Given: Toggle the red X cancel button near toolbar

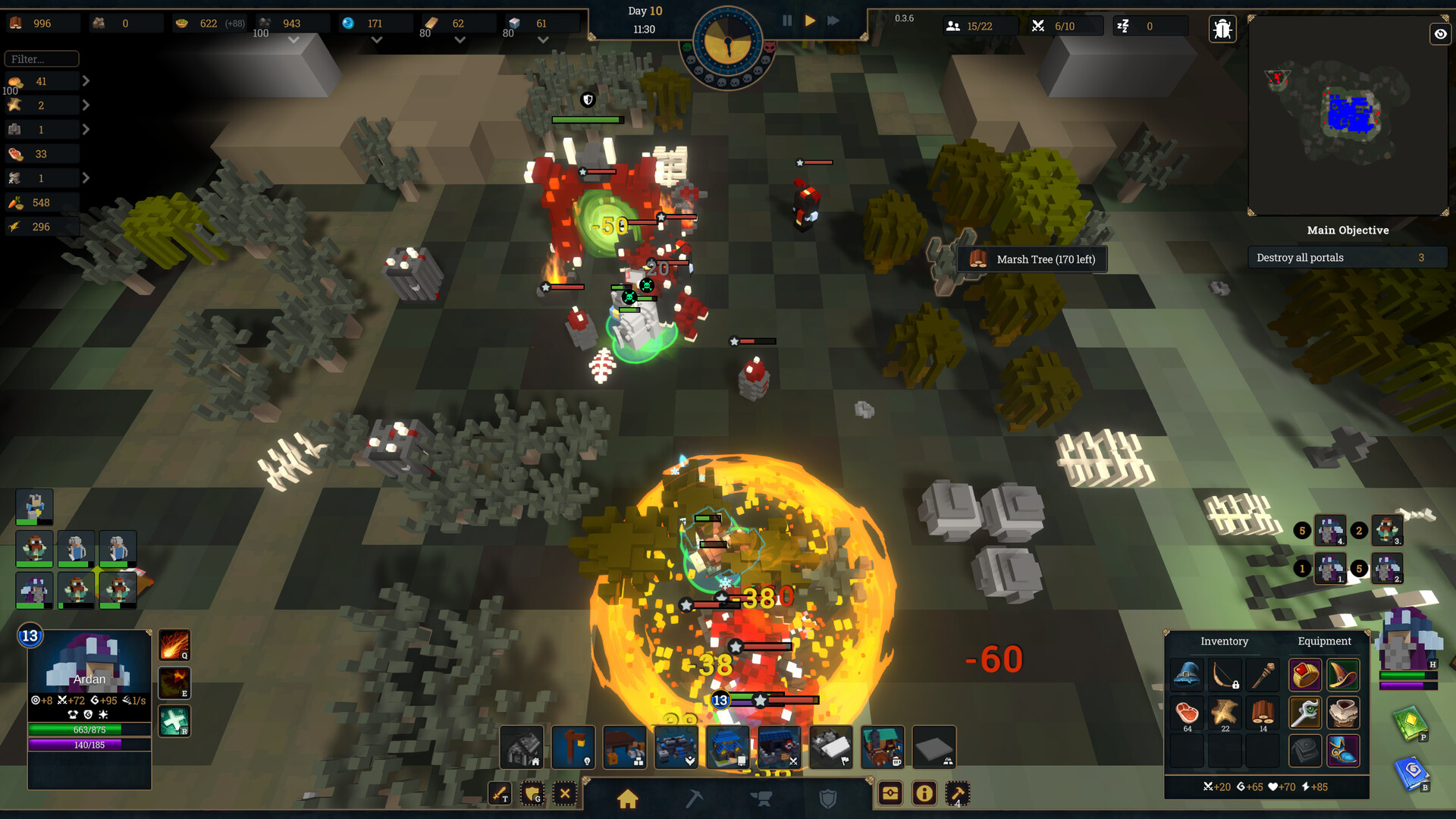Looking at the screenshot, I should [564, 794].
